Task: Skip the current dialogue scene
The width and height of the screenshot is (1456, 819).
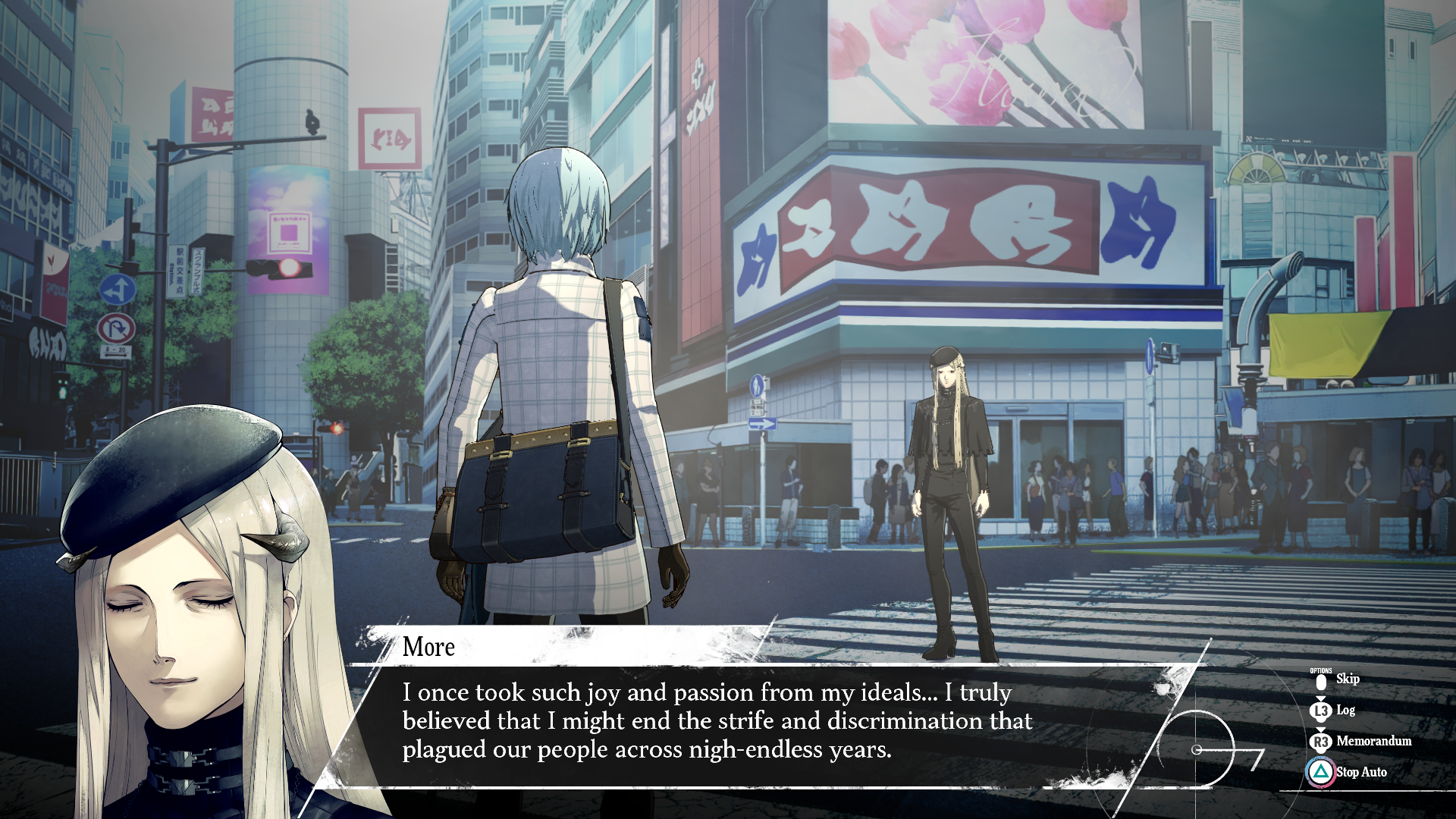Action: pos(1346,679)
